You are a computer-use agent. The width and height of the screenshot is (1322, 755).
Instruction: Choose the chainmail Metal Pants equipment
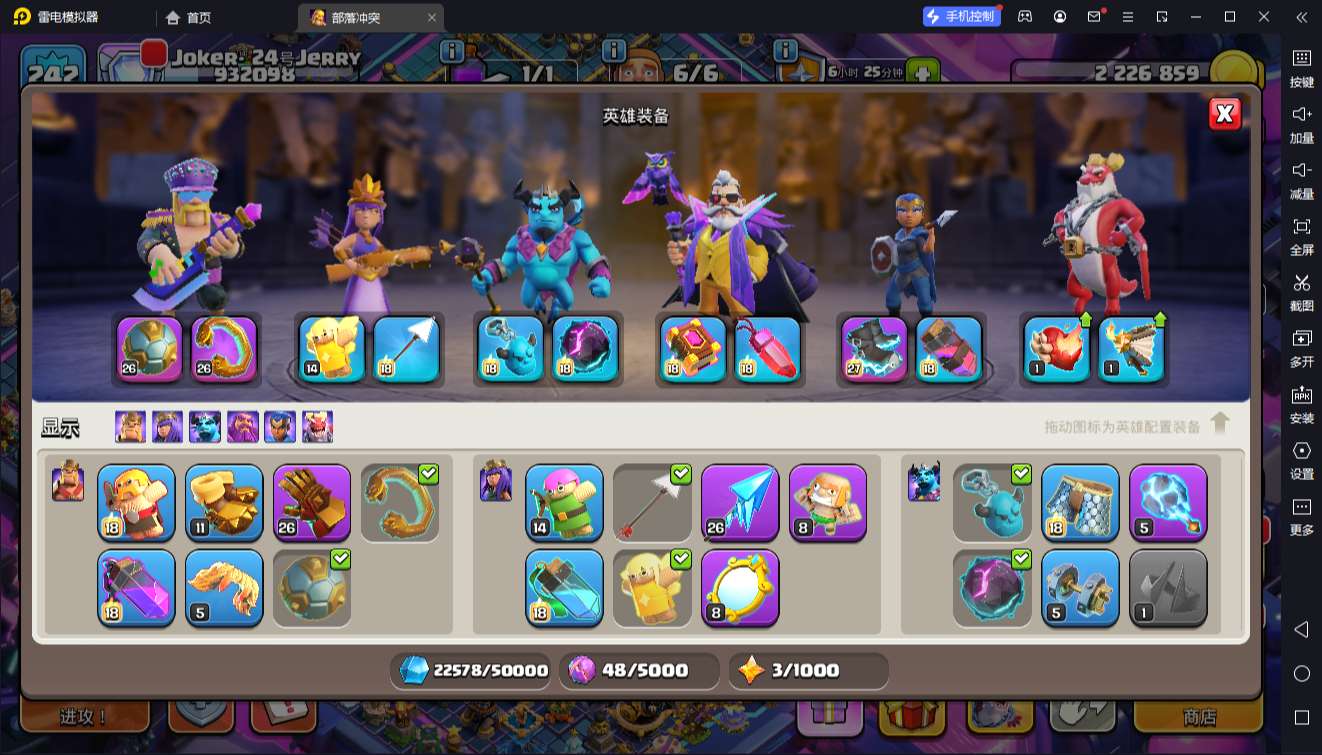[1080, 502]
